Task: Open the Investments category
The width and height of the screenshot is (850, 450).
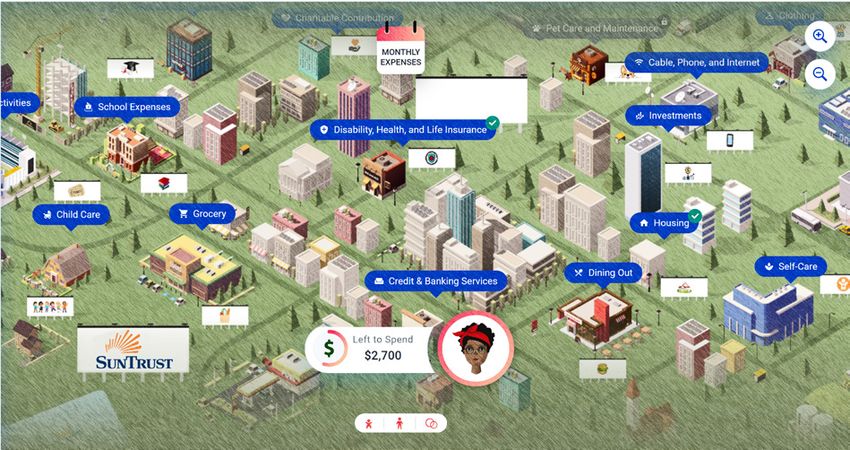Action: coord(668,116)
